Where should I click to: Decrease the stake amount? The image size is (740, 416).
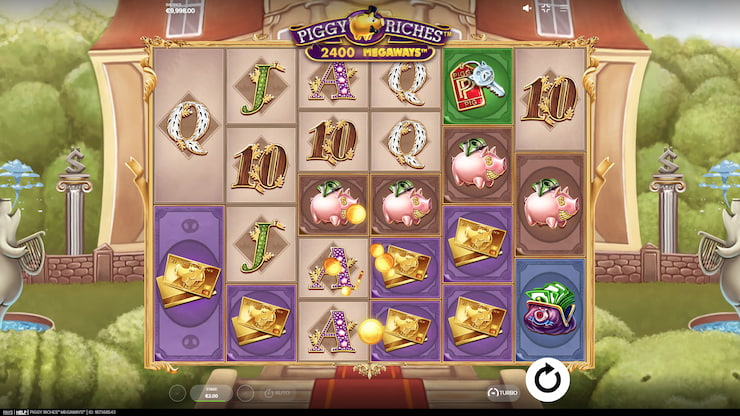point(176,393)
